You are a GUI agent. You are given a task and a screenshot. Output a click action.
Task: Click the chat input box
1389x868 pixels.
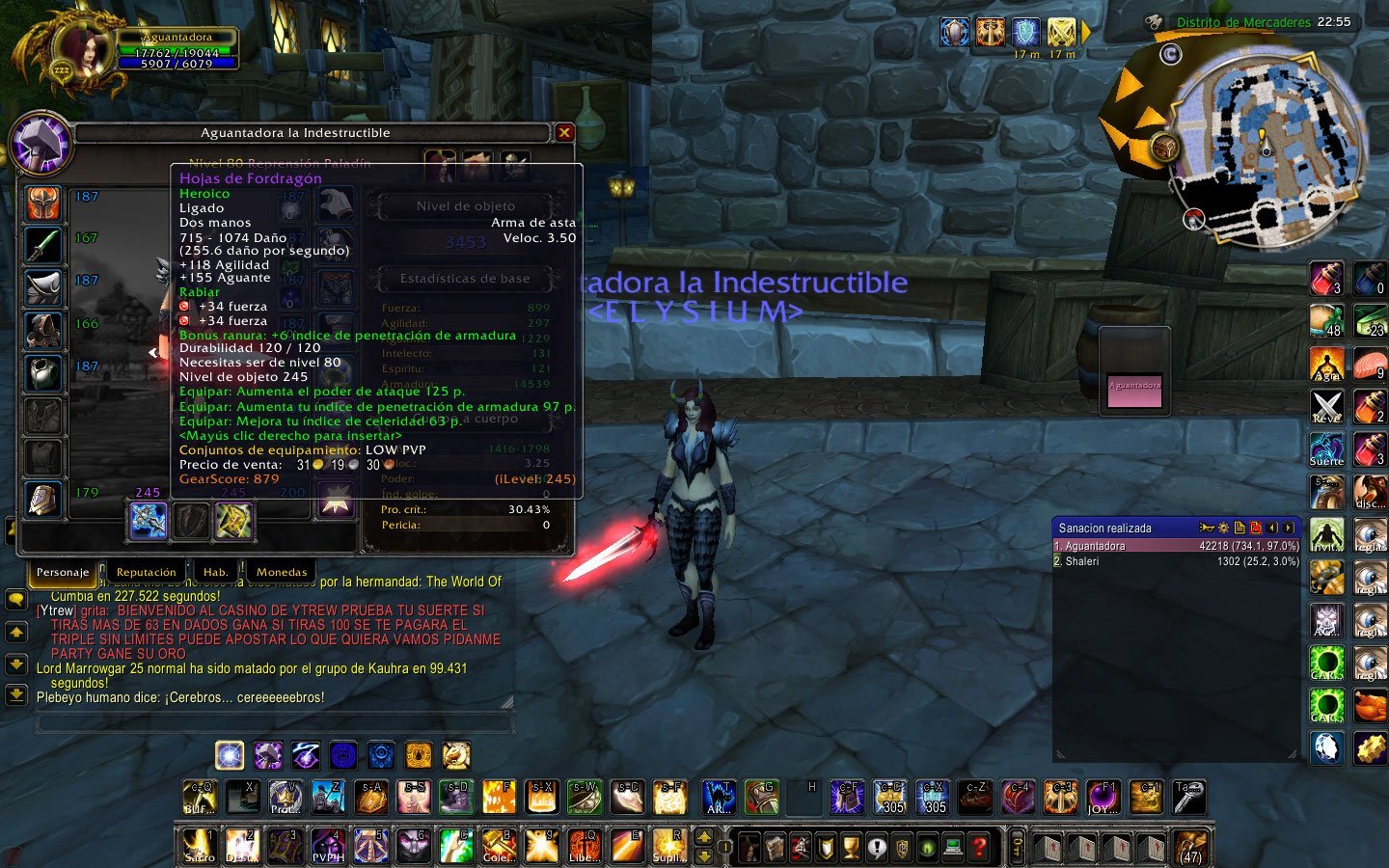click(x=273, y=721)
